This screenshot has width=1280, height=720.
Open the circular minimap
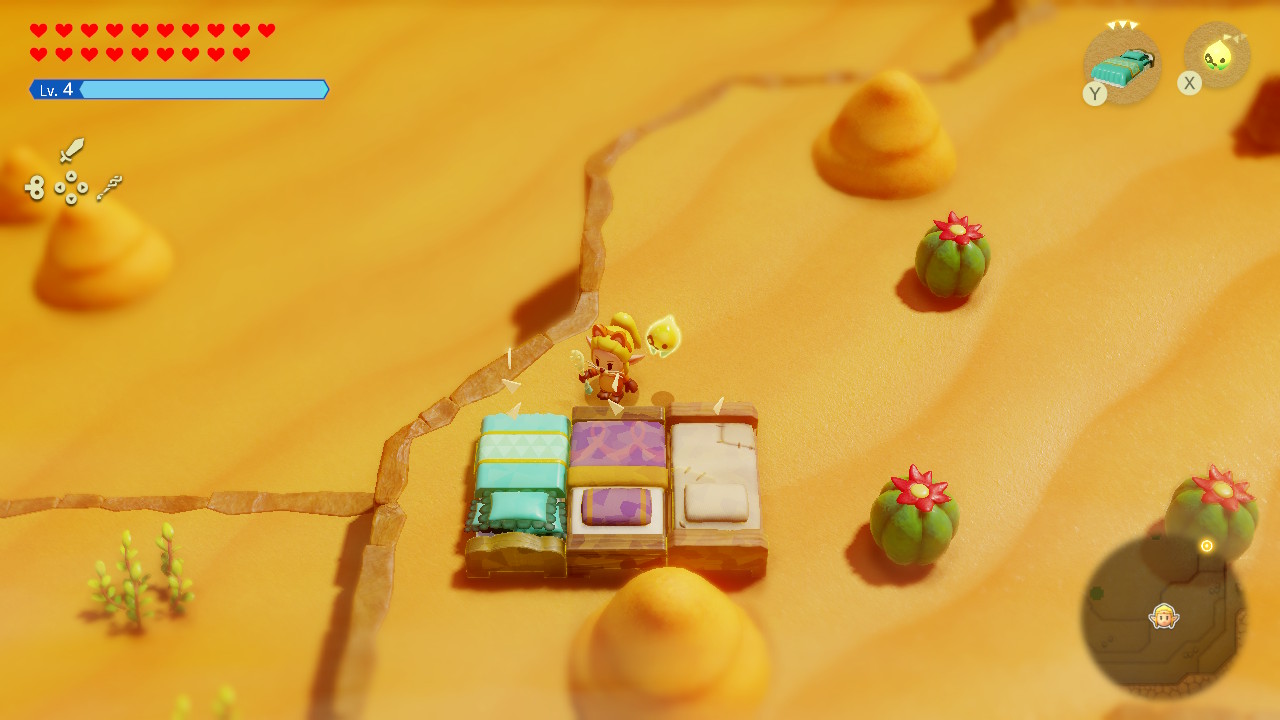pyautogui.click(x=1163, y=615)
